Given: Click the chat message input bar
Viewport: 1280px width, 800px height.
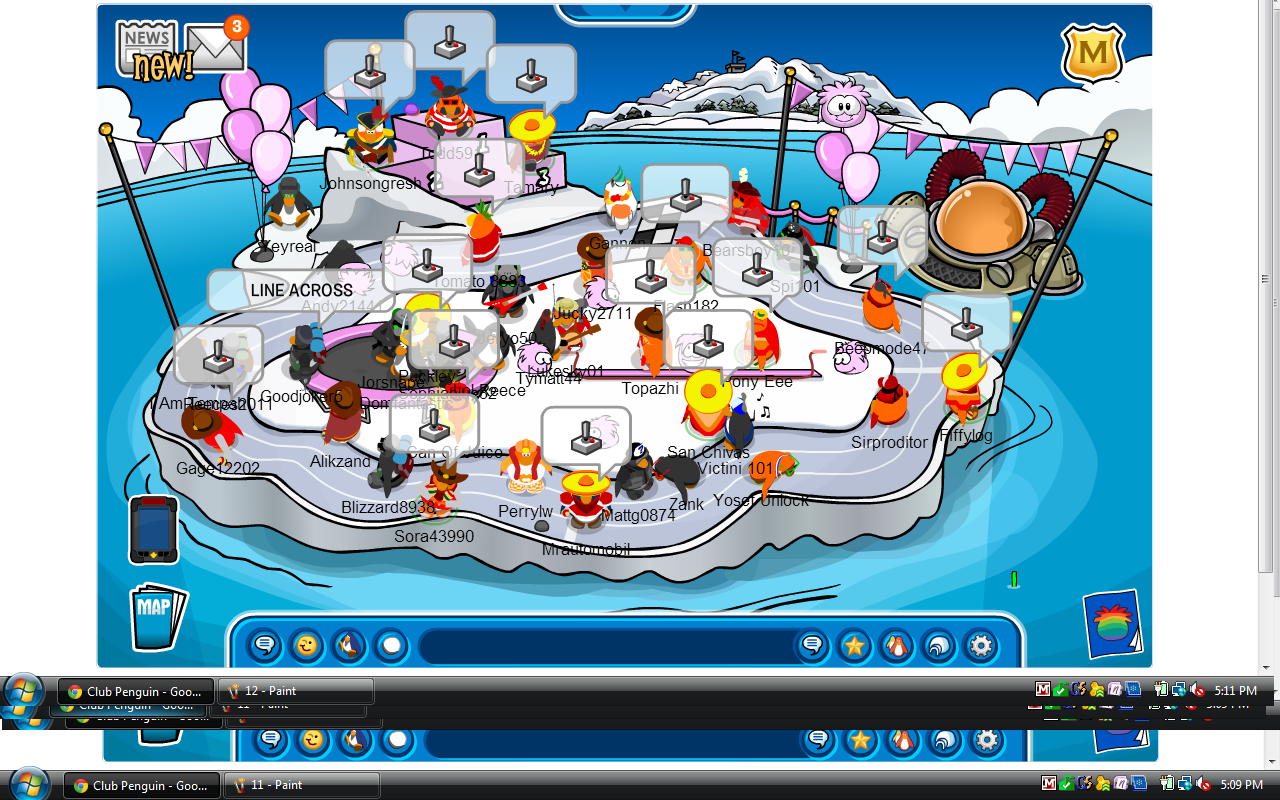Looking at the screenshot, I should tap(605, 646).
